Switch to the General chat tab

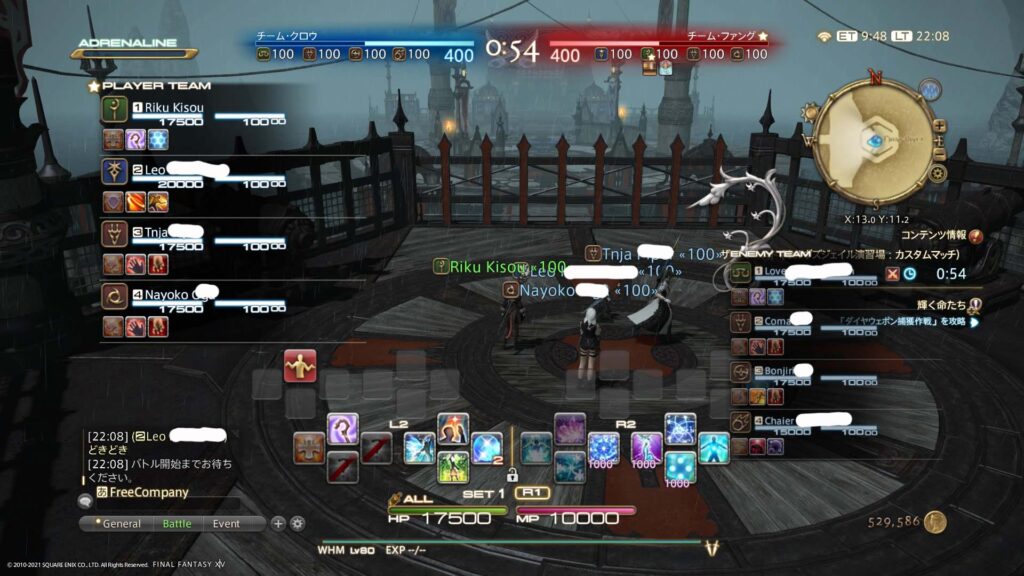(x=121, y=524)
